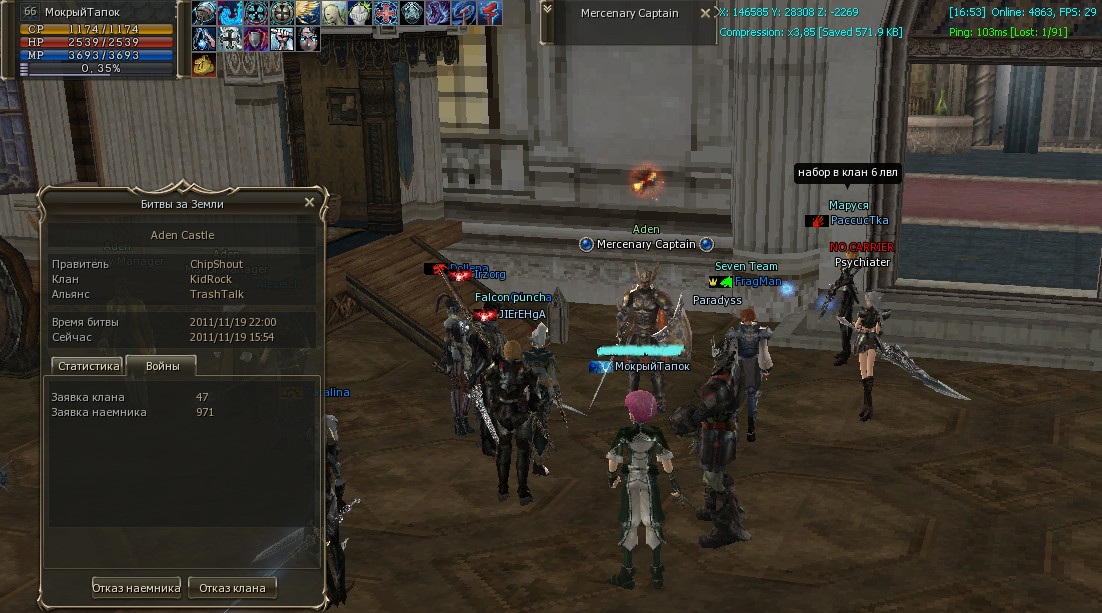Select the gold pouch buff icon
The height and width of the screenshot is (613, 1102).
coord(204,65)
